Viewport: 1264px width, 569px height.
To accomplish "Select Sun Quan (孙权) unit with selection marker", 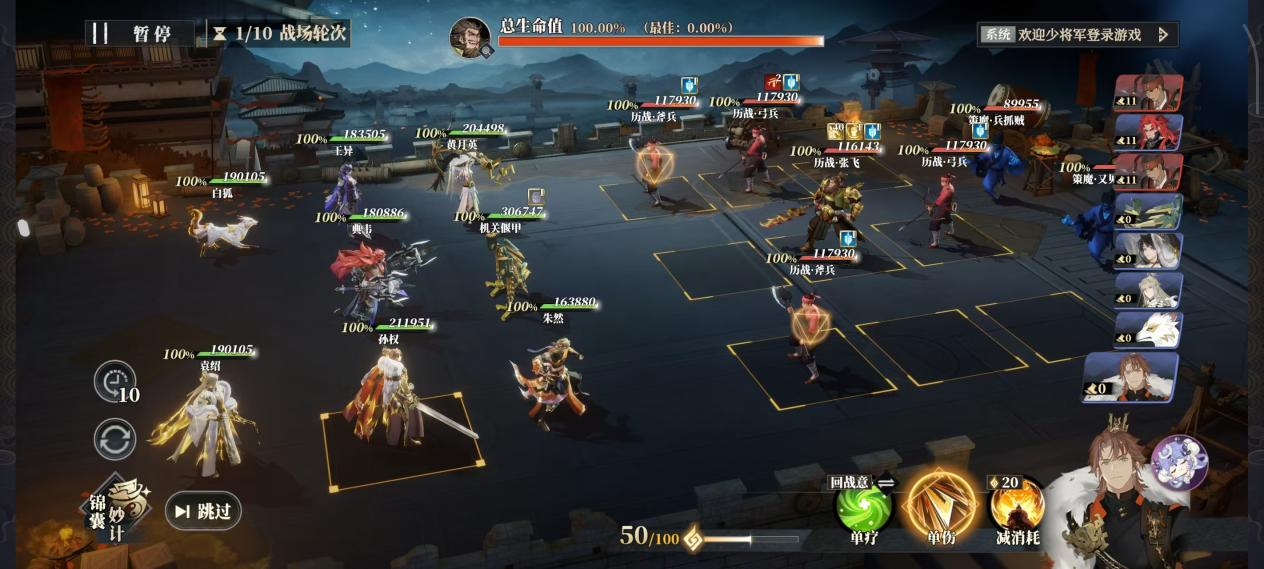I will (x=395, y=400).
